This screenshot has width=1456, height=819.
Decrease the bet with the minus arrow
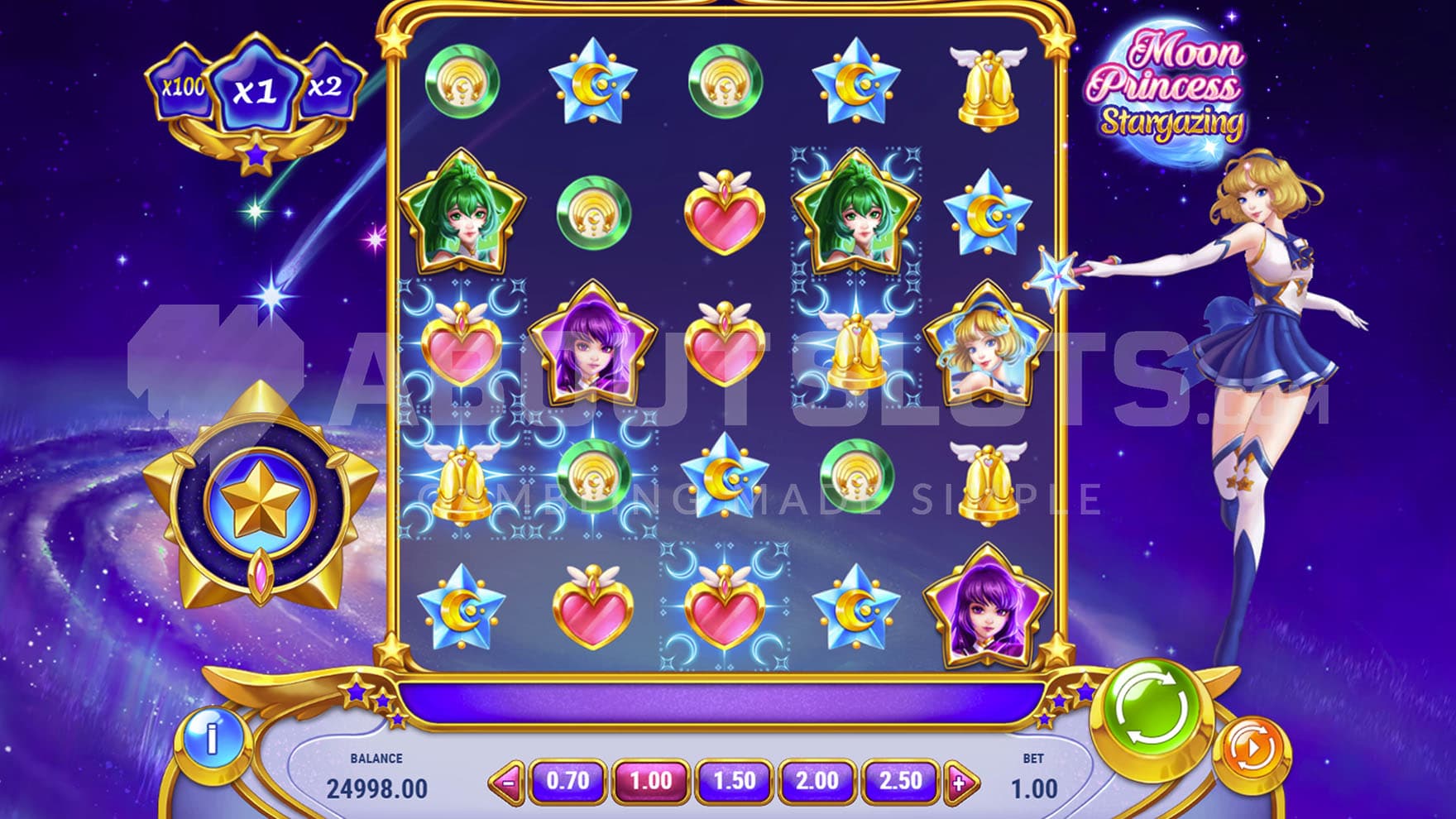(x=508, y=782)
